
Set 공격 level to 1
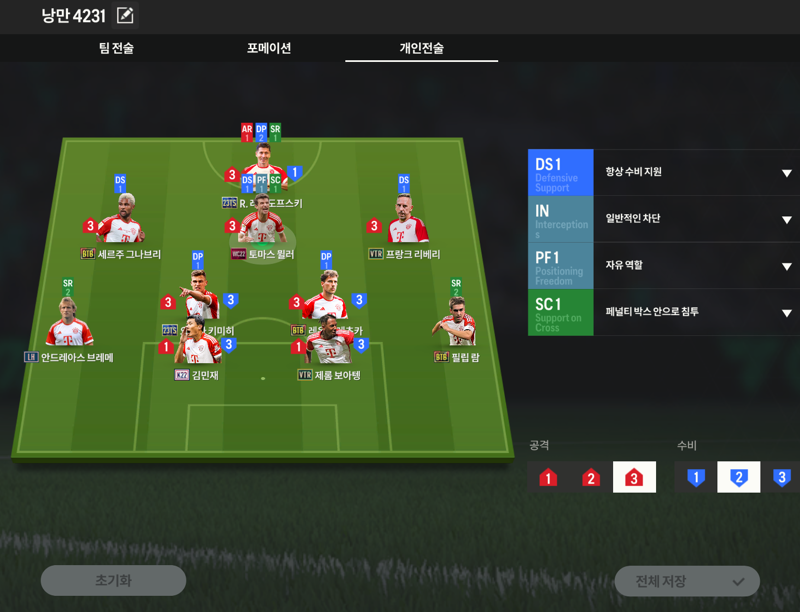click(548, 478)
